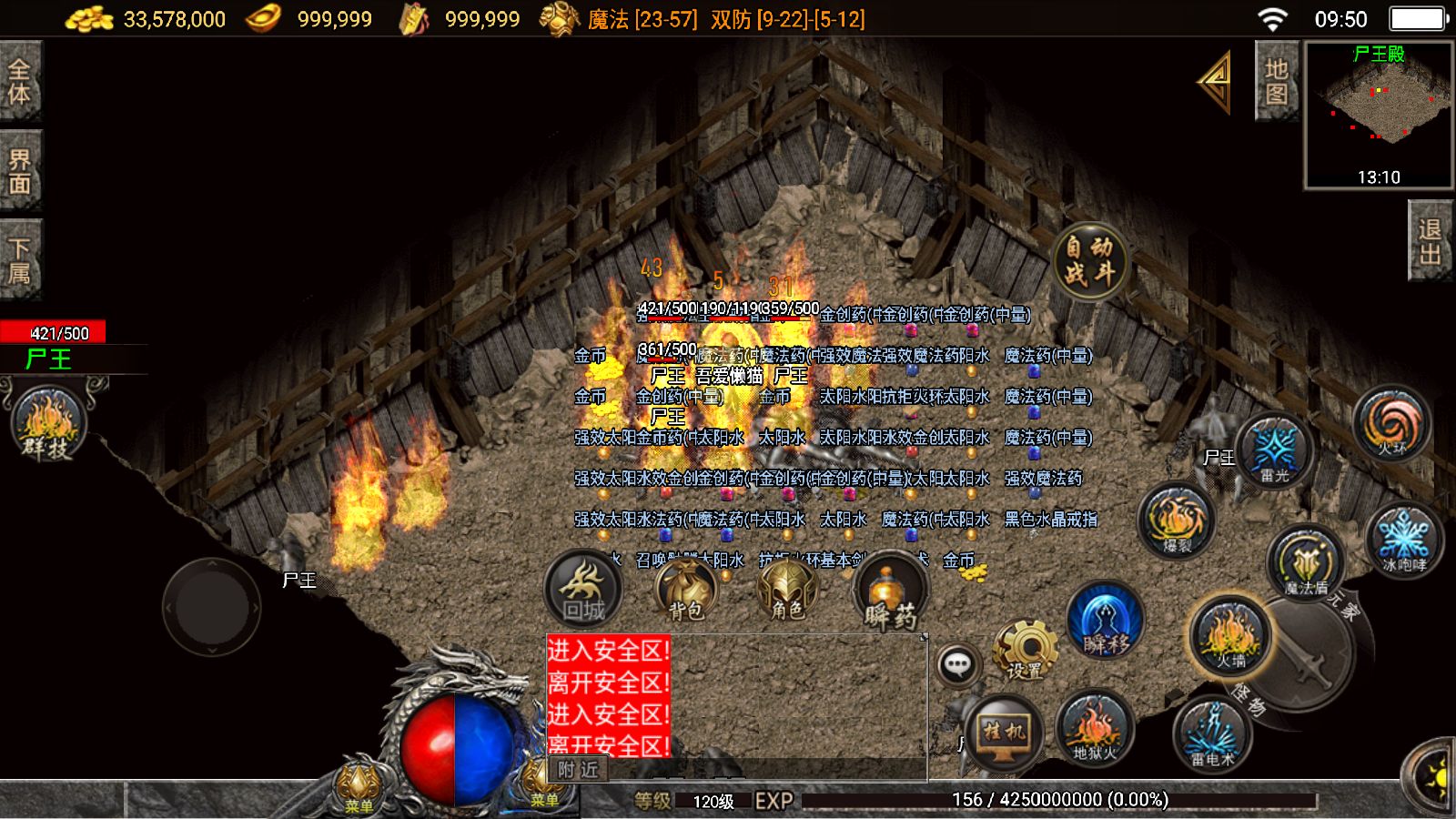Toggle 挂机 AFK hang-up mode
This screenshot has height=819, width=1456.
1006,733
